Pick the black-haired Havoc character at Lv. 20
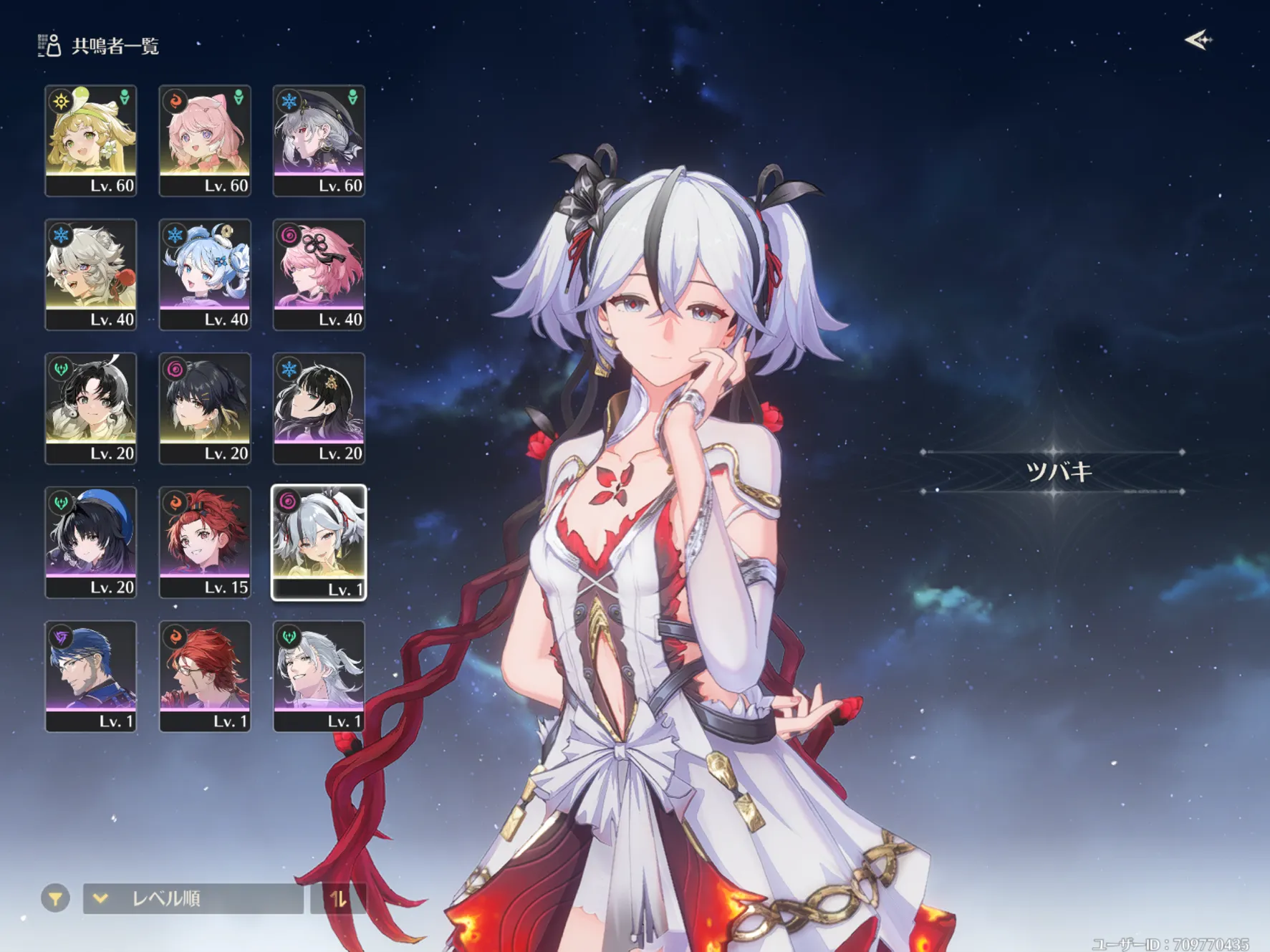 (205, 408)
